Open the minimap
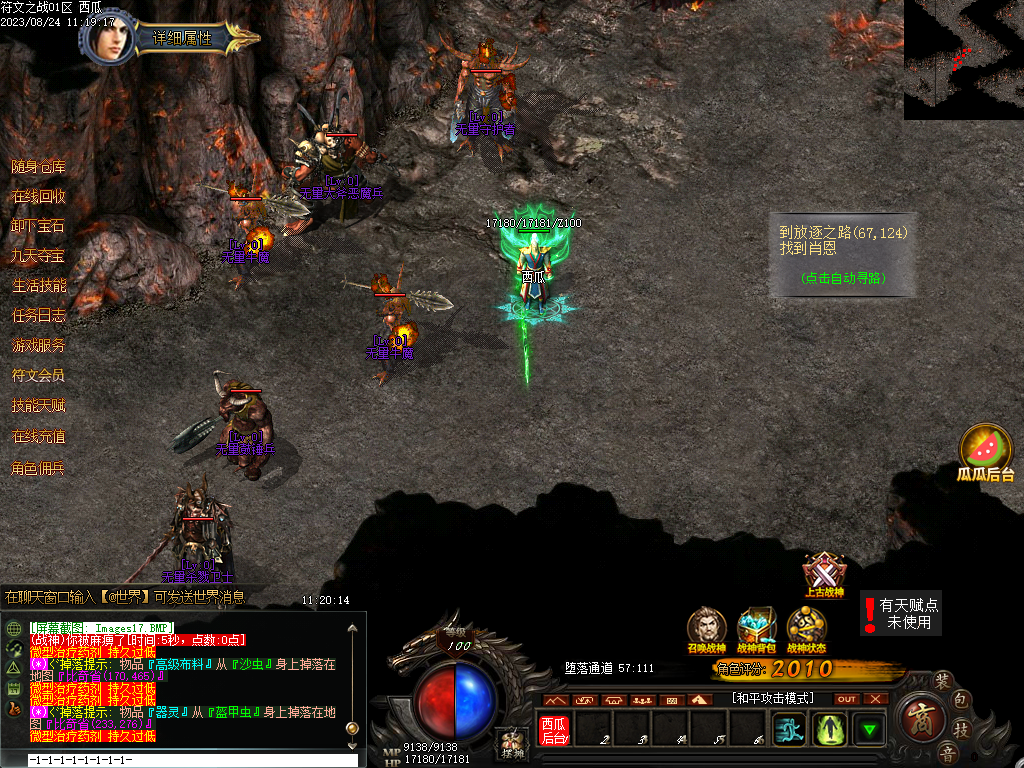This screenshot has height=768, width=1024. click(963, 59)
